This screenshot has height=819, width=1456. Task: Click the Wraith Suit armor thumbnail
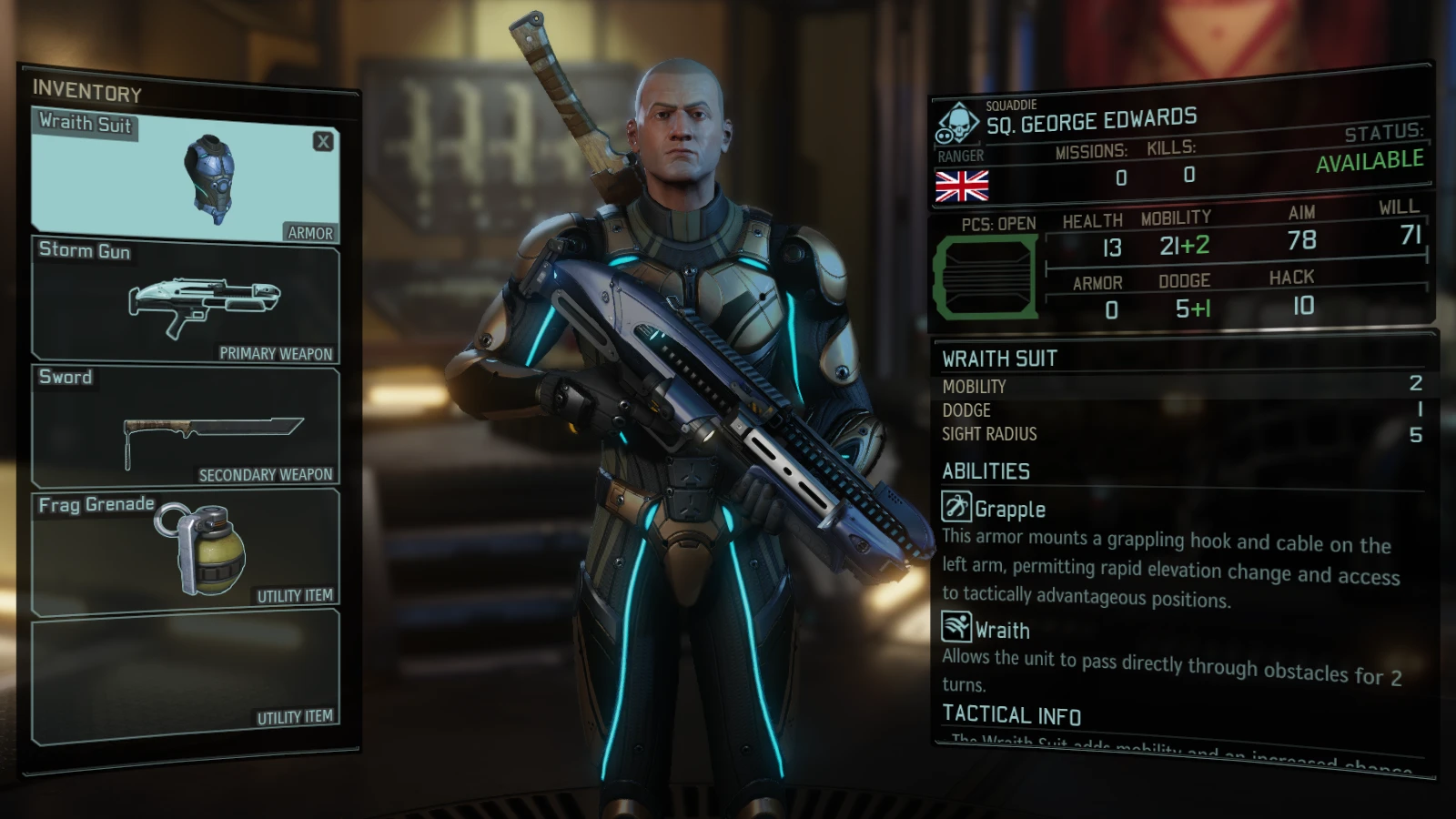[x=207, y=177]
